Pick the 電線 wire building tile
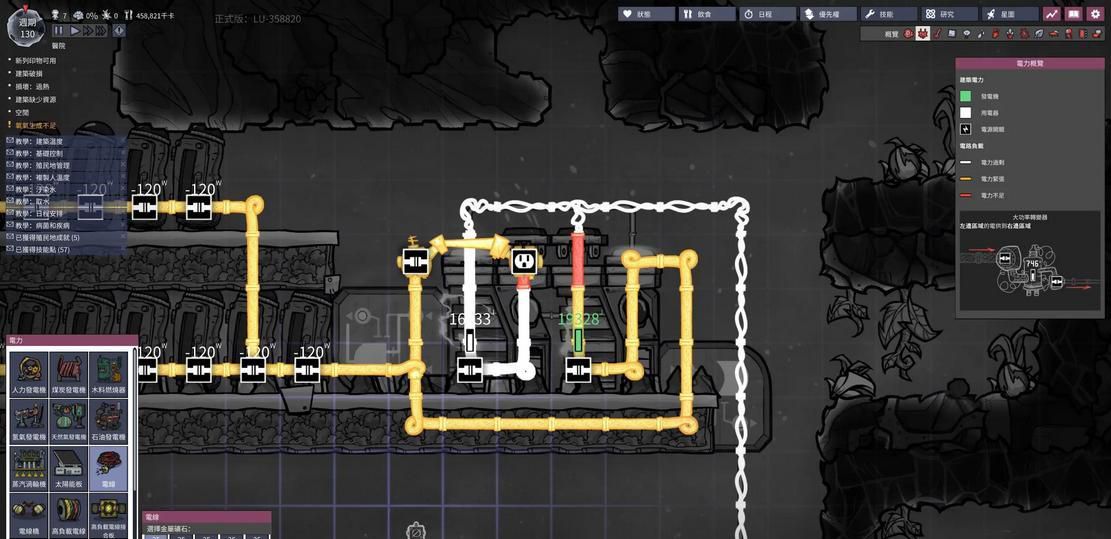 (109, 468)
